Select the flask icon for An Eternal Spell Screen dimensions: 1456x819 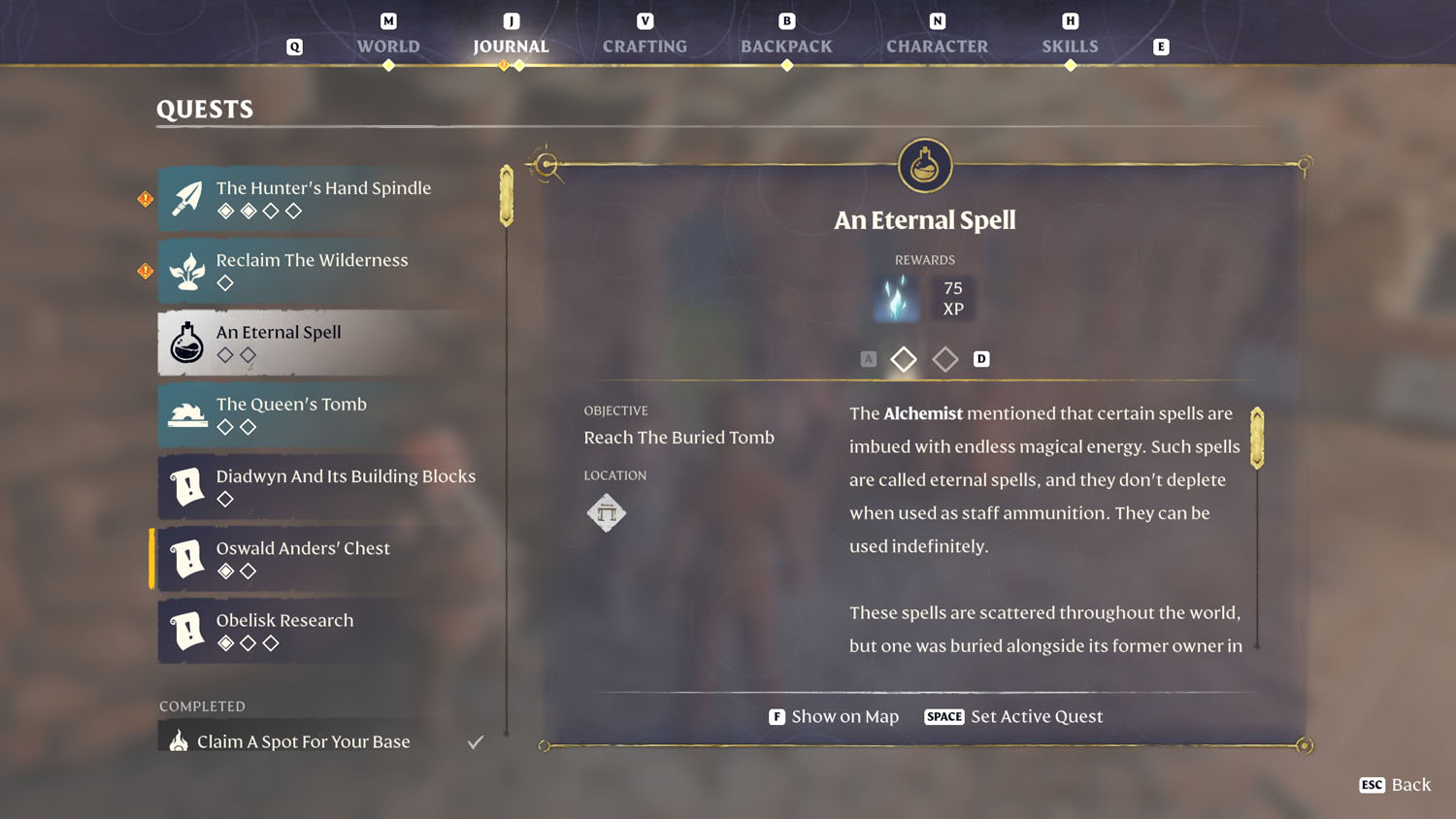coord(186,343)
